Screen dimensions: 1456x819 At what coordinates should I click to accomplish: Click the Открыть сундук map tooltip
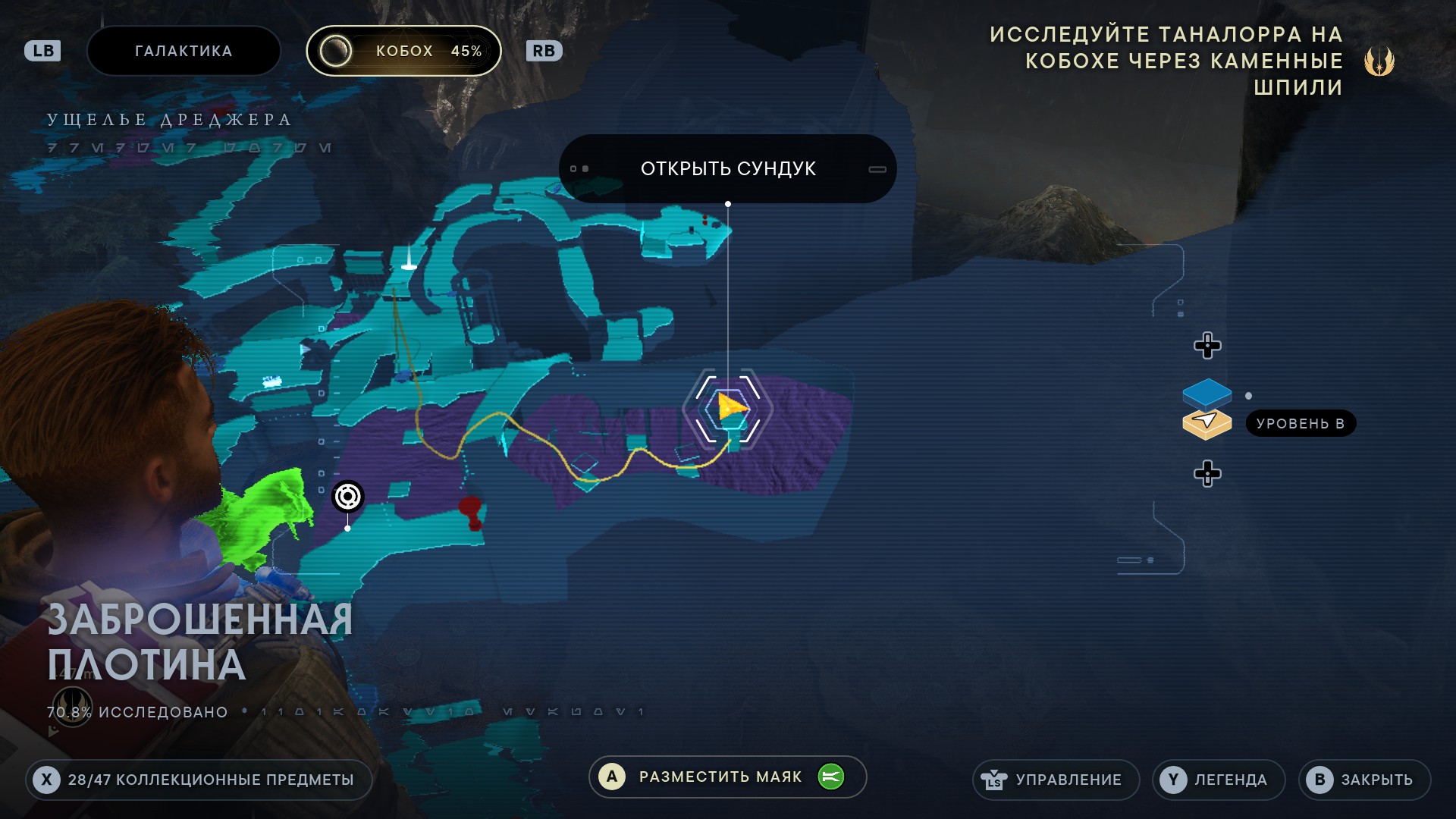pyautogui.click(x=727, y=168)
